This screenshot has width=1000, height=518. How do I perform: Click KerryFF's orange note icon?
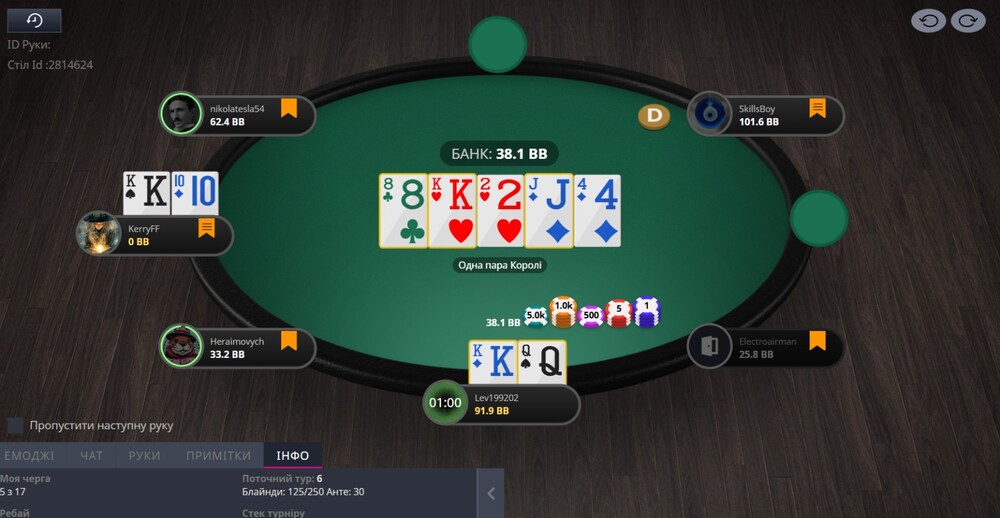[207, 228]
